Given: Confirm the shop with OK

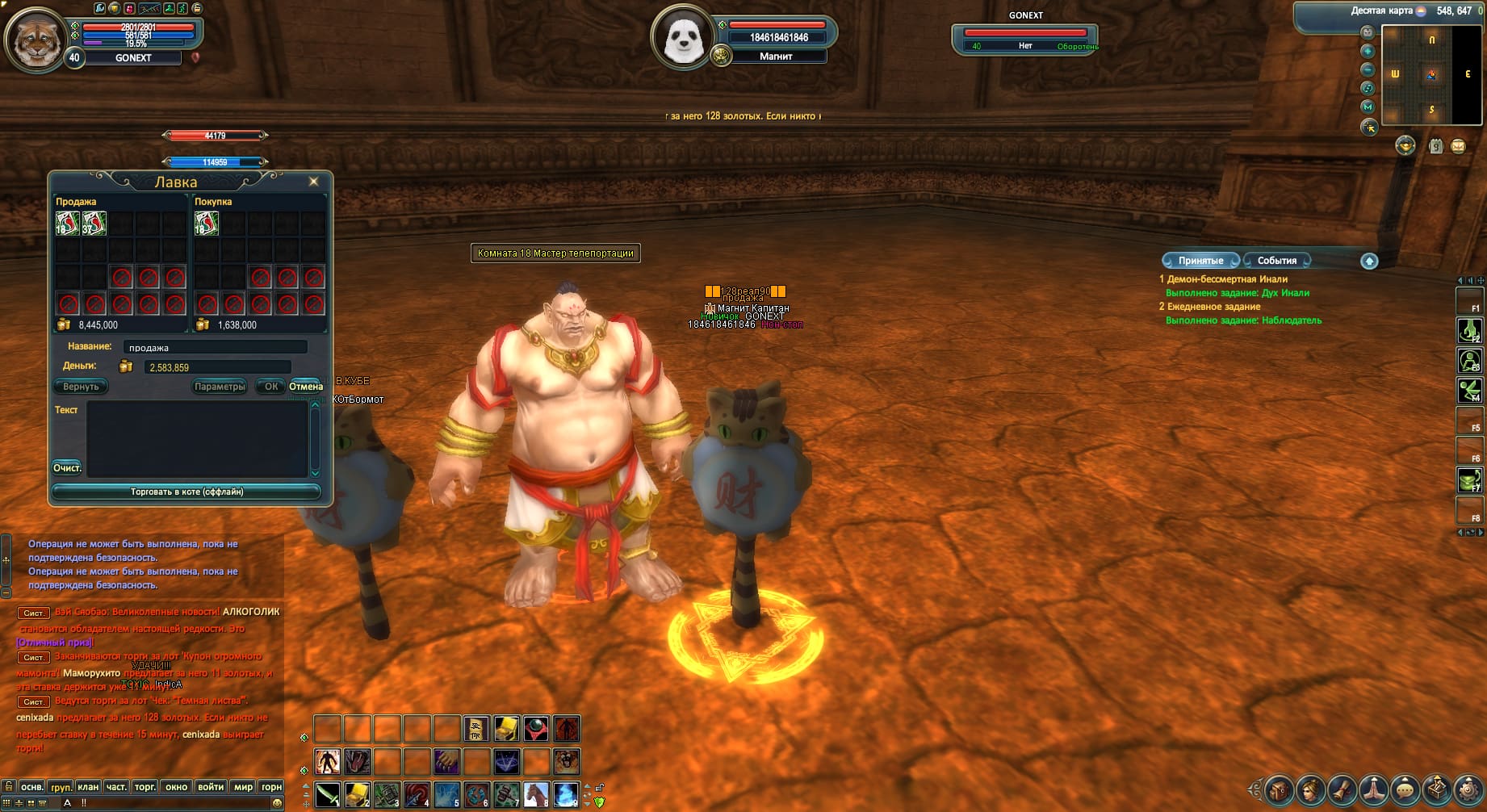Looking at the screenshot, I should click(x=271, y=387).
